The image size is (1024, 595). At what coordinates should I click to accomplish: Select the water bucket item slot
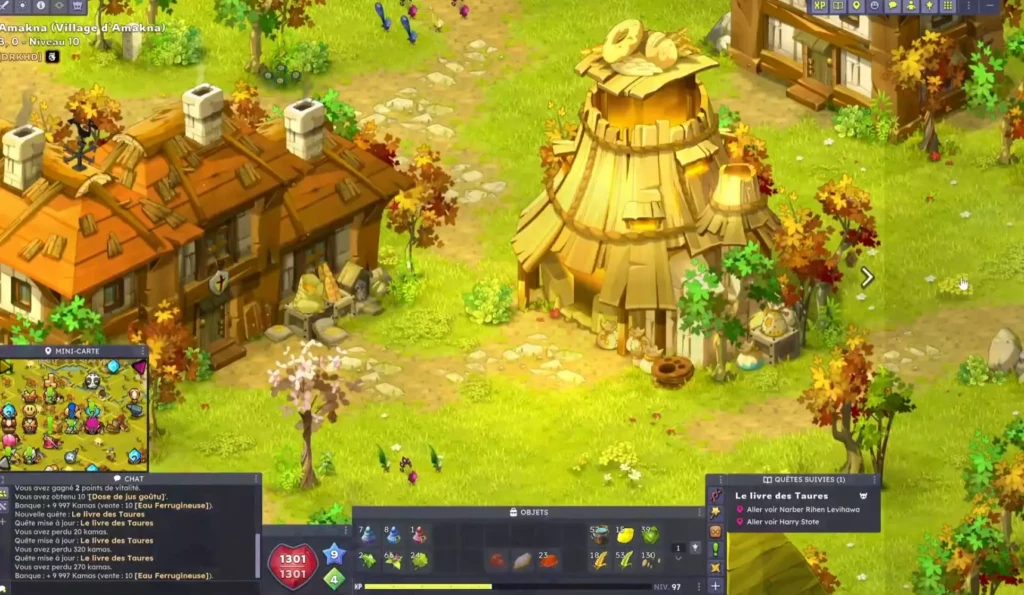[600, 535]
